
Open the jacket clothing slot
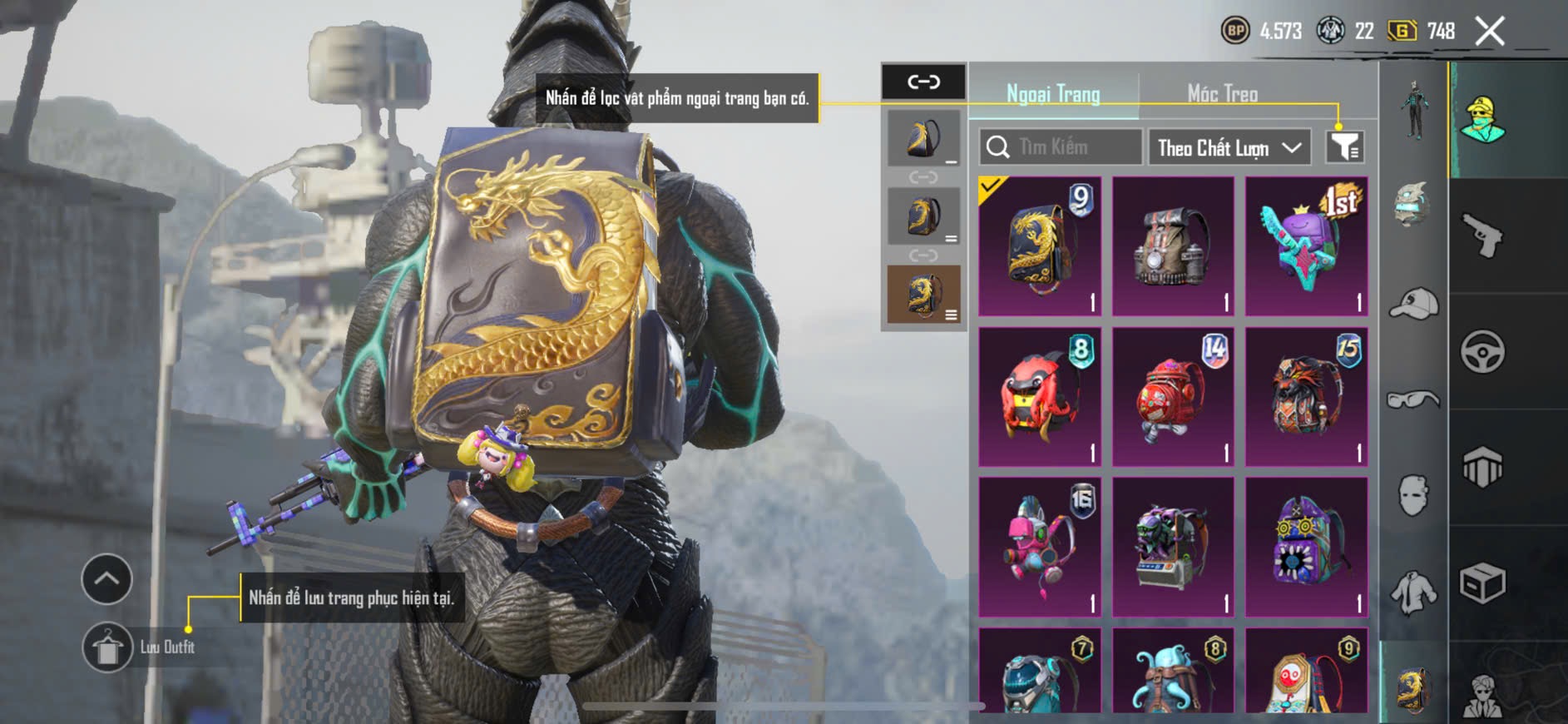click(1413, 592)
